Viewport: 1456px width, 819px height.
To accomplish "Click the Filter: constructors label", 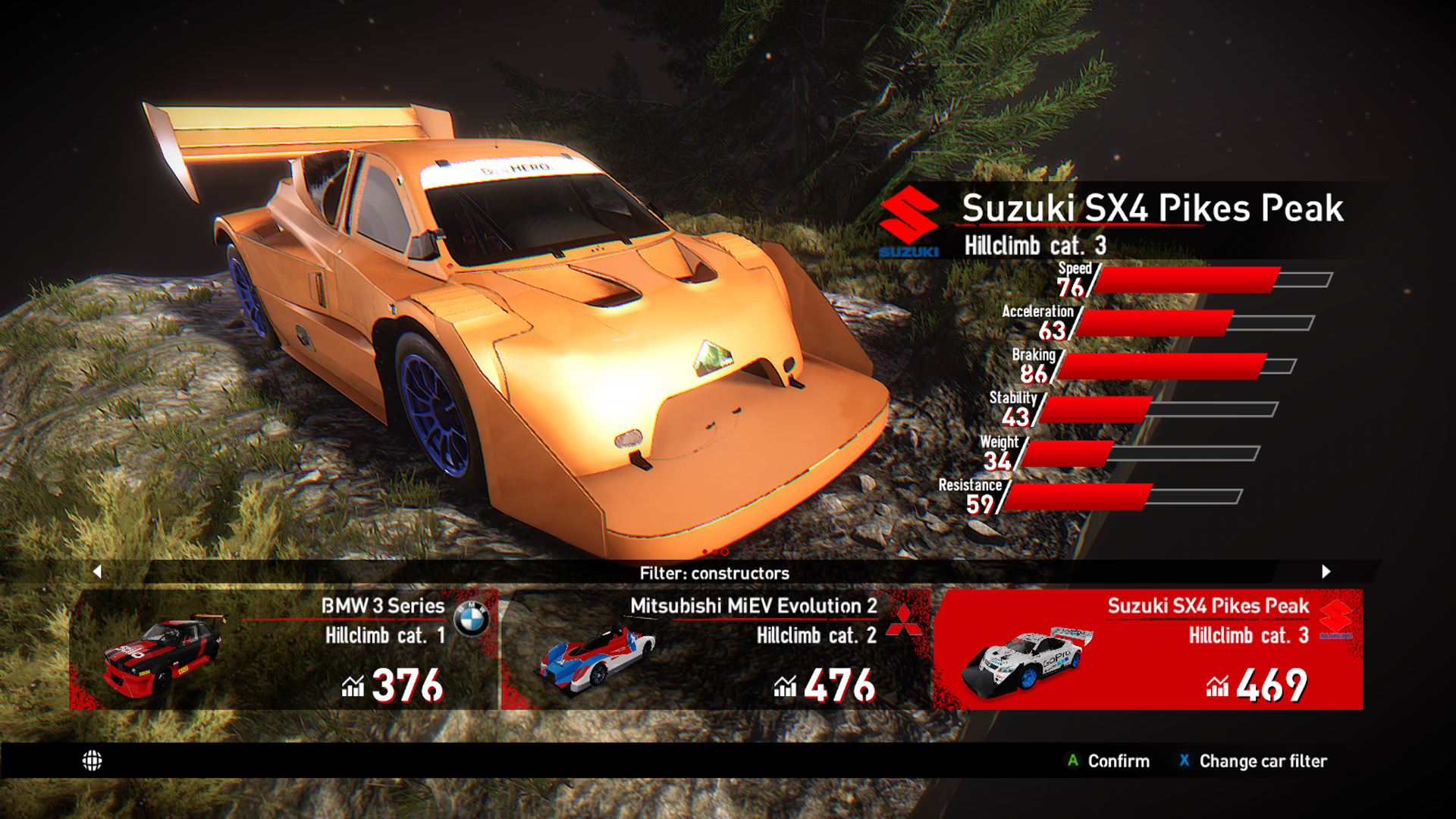I will click(714, 573).
